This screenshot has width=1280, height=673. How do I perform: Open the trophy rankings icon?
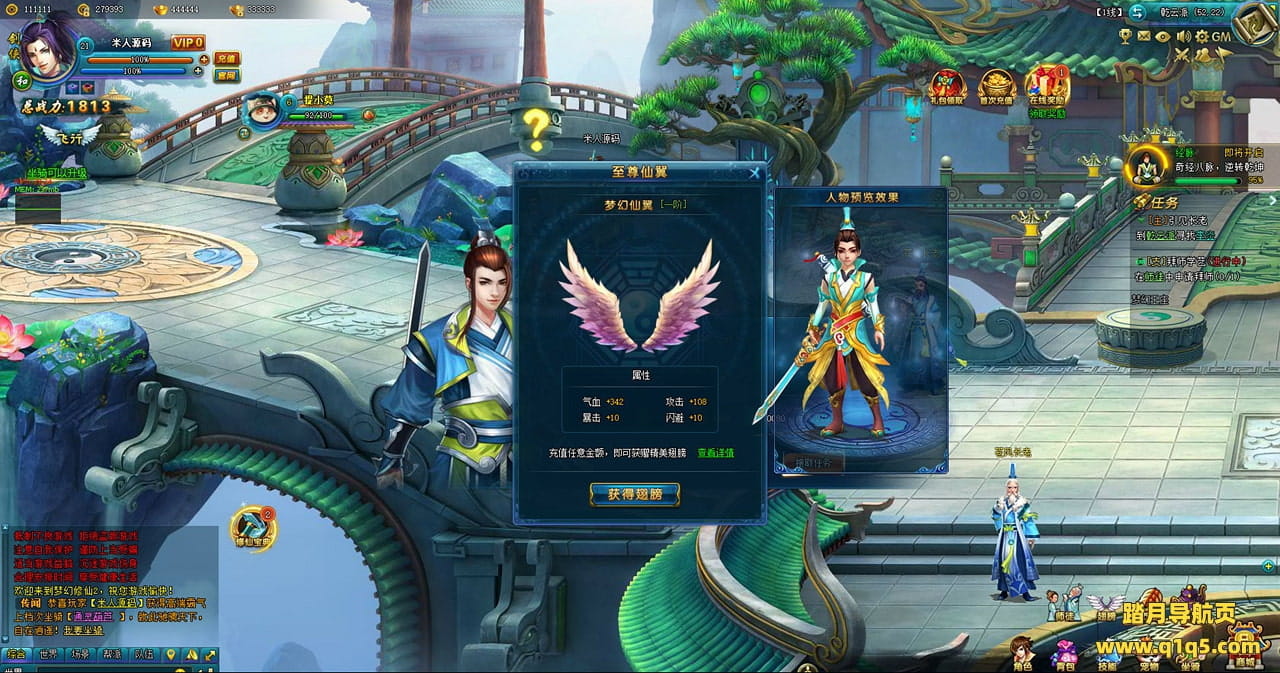(1125, 36)
